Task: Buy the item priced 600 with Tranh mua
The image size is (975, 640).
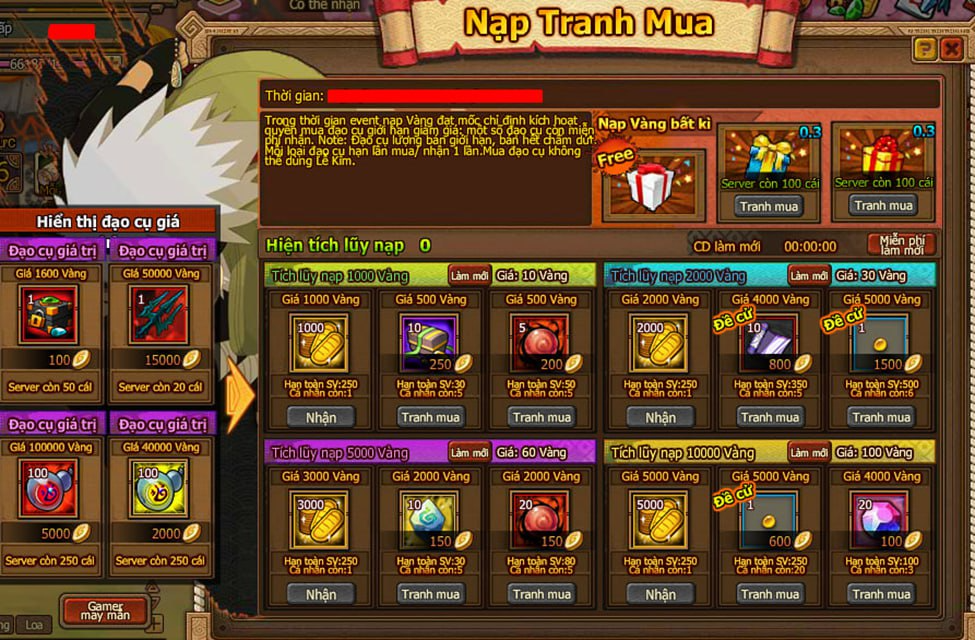Action: click(x=770, y=594)
